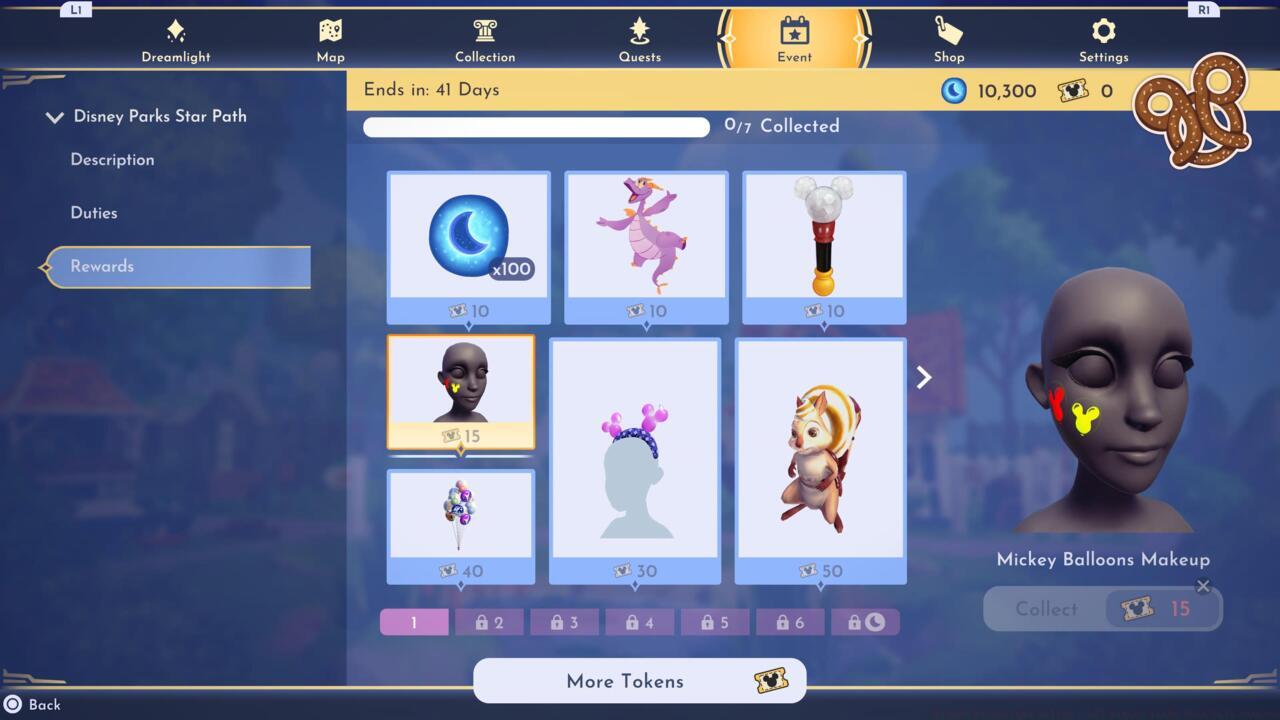The width and height of the screenshot is (1280, 720).
Task: Click the Event calendar icon
Action: click(793, 38)
